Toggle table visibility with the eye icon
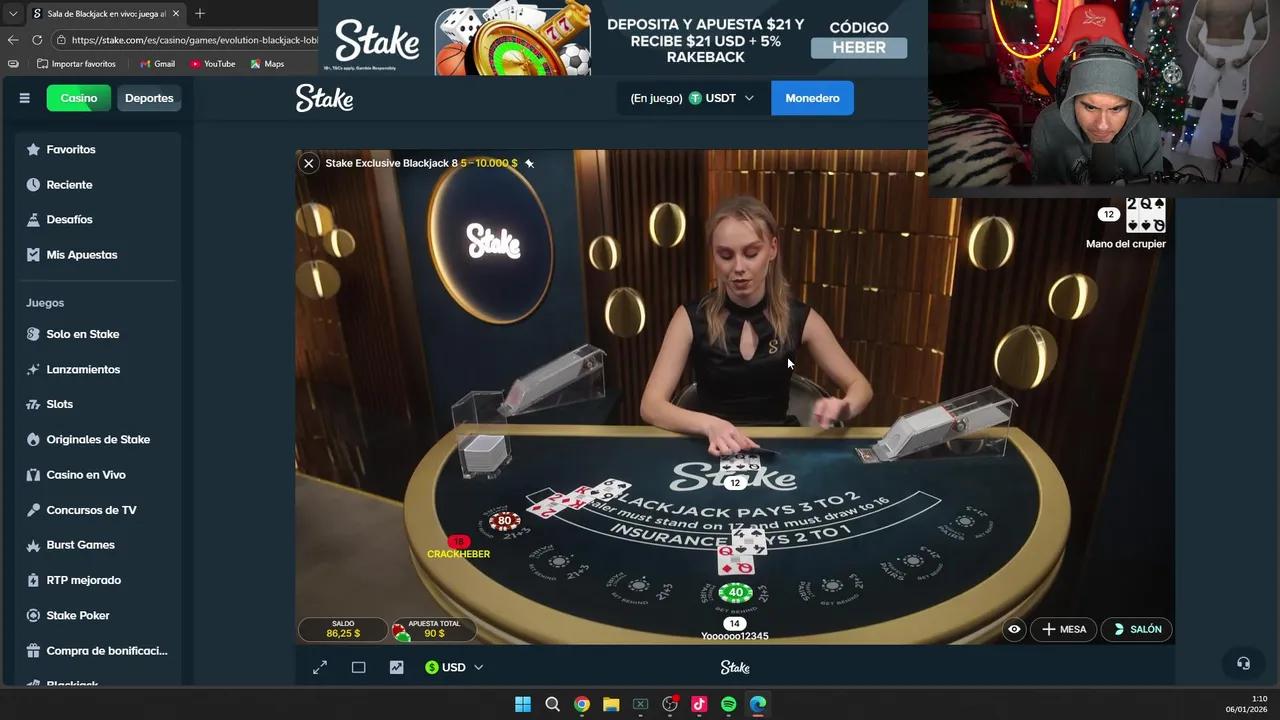 tap(1014, 629)
